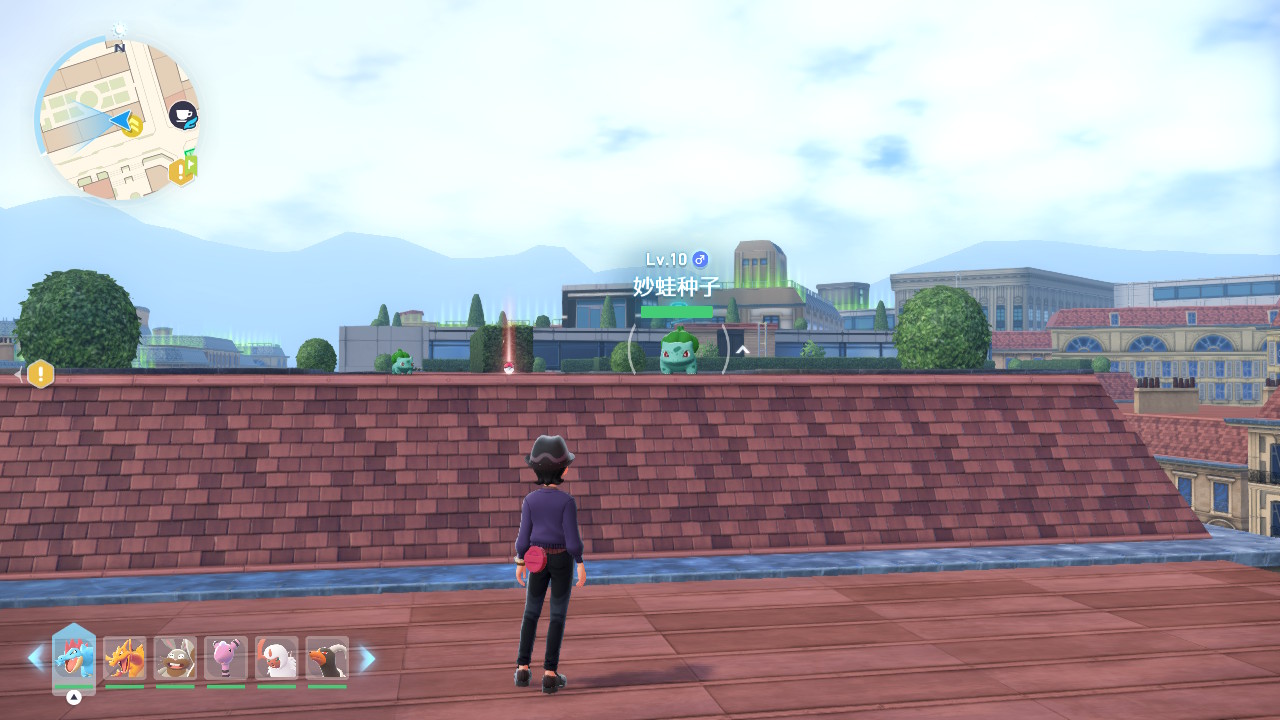
Task: Choose the Charizard party slot
Action: point(125,658)
